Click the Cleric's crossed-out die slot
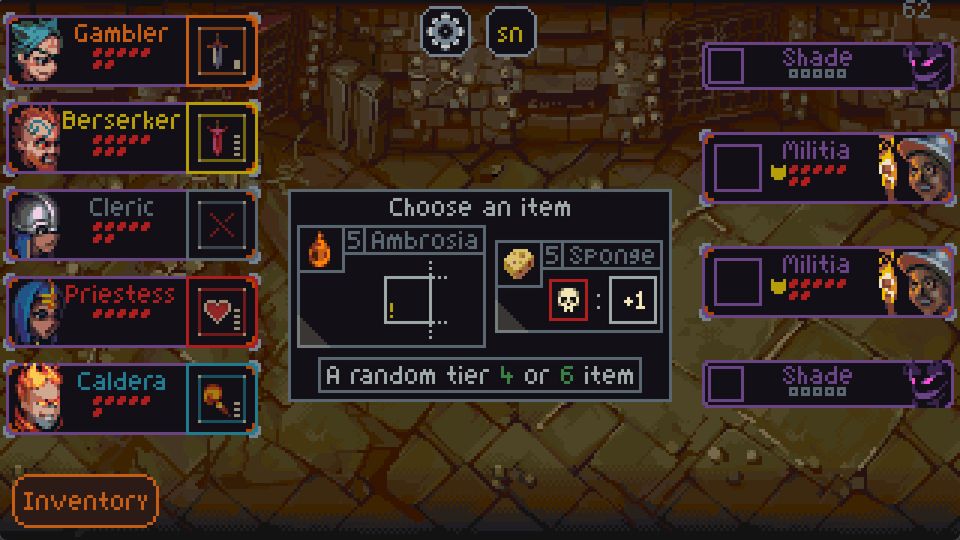This screenshot has height=540, width=960. click(x=220, y=225)
